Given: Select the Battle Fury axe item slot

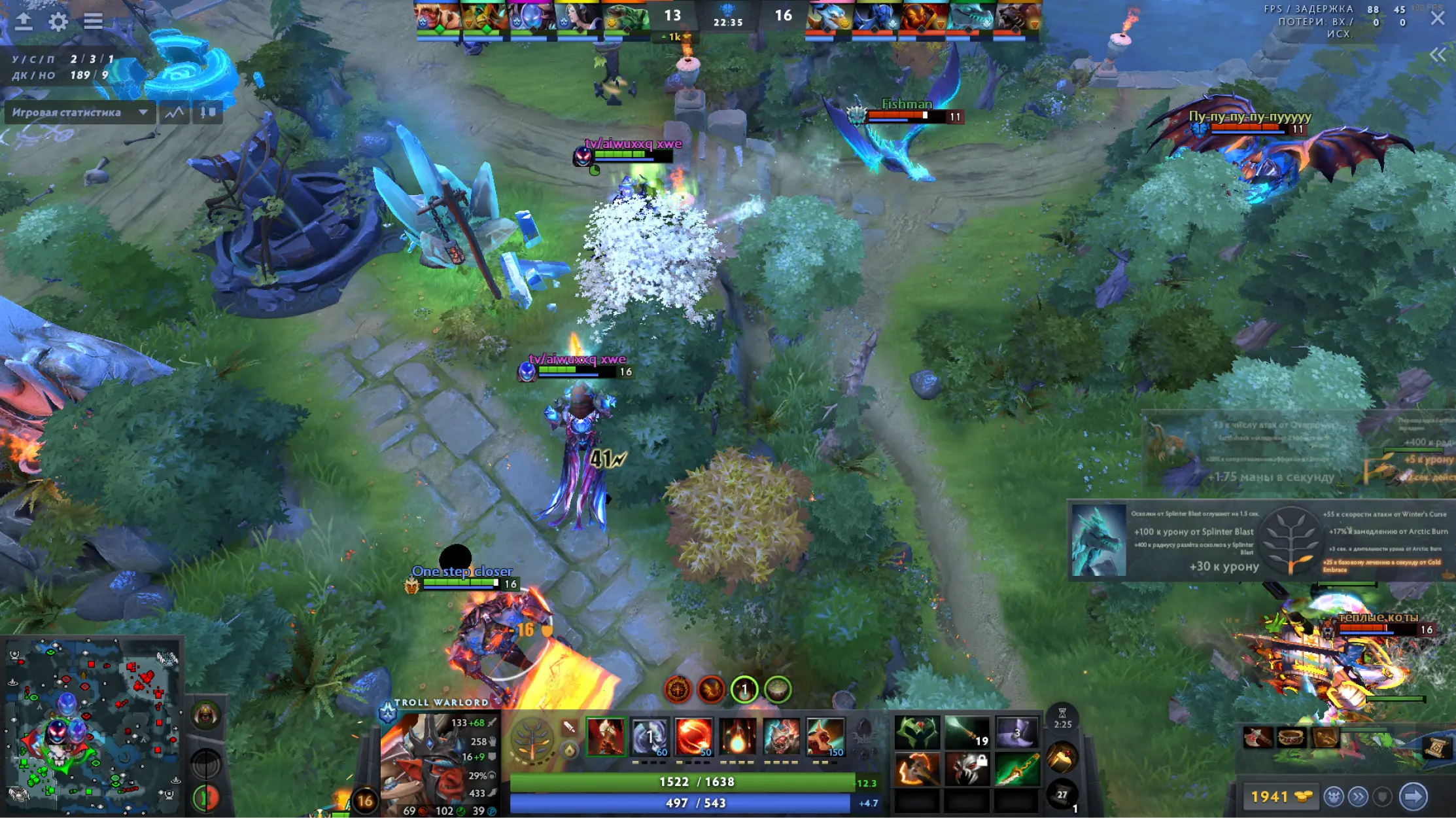Looking at the screenshot, I should (917, 769).
